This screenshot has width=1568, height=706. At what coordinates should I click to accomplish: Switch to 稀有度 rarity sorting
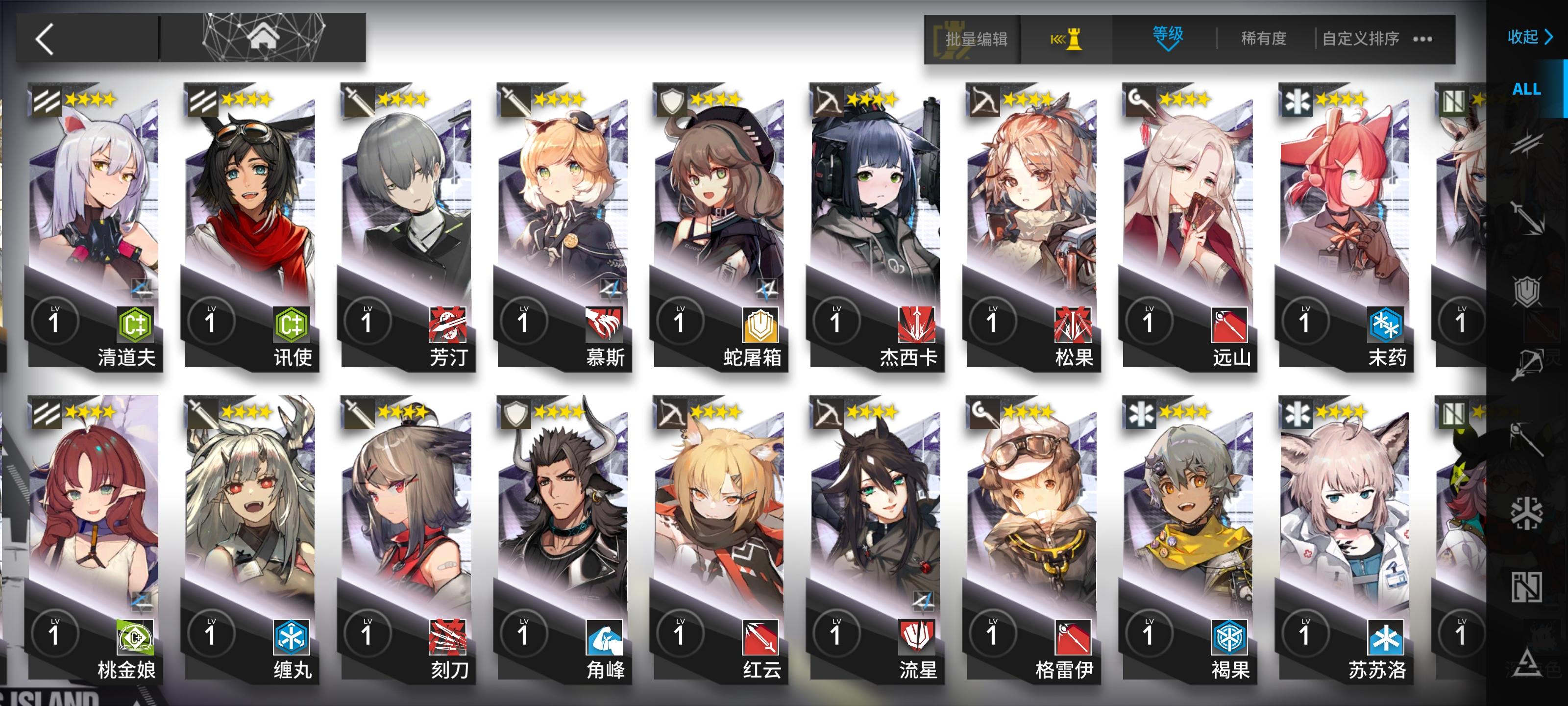(x=1264, y=38)
